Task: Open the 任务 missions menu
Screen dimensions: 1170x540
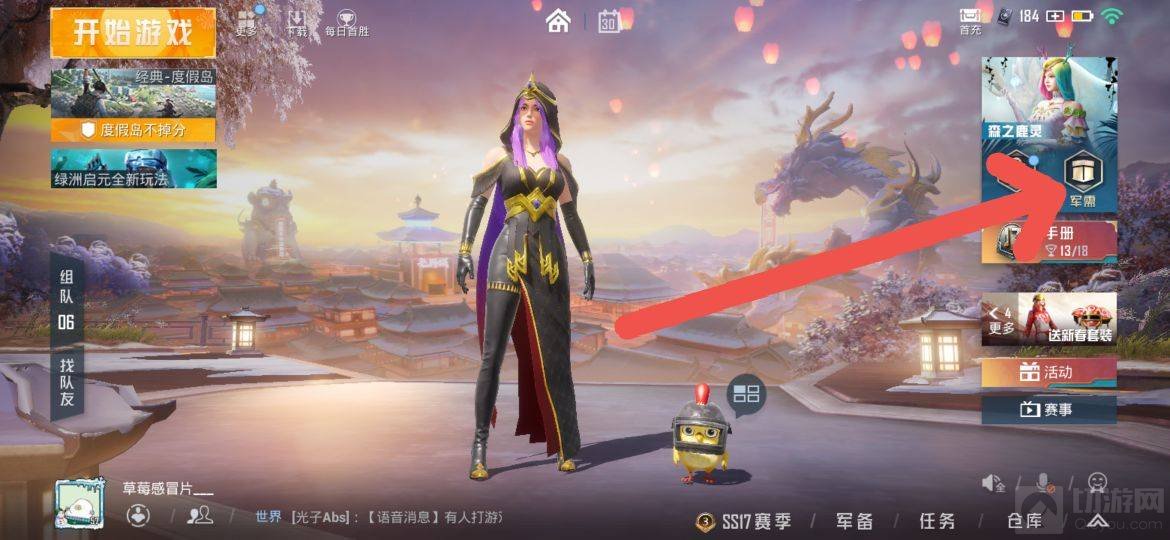Action: click(937, 521)
